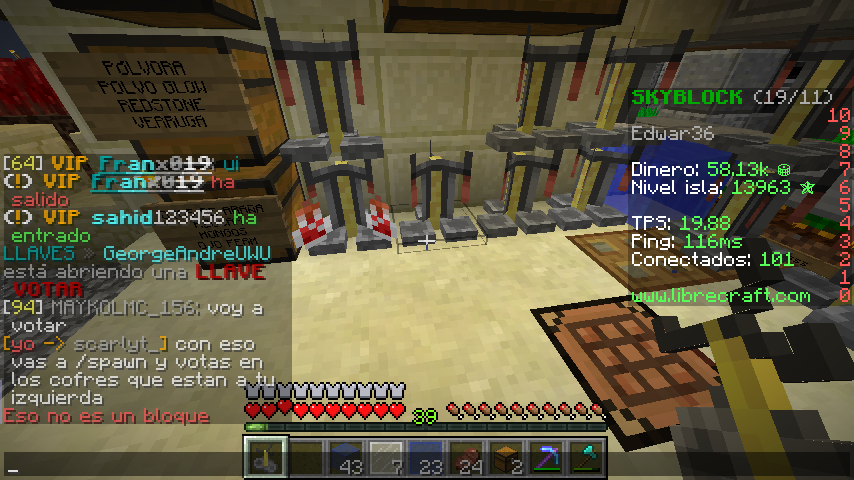Equip the diamond axe slot
The width and height of the screenshot is (854, 480).
pyautogui.click(x=587, y=459)
